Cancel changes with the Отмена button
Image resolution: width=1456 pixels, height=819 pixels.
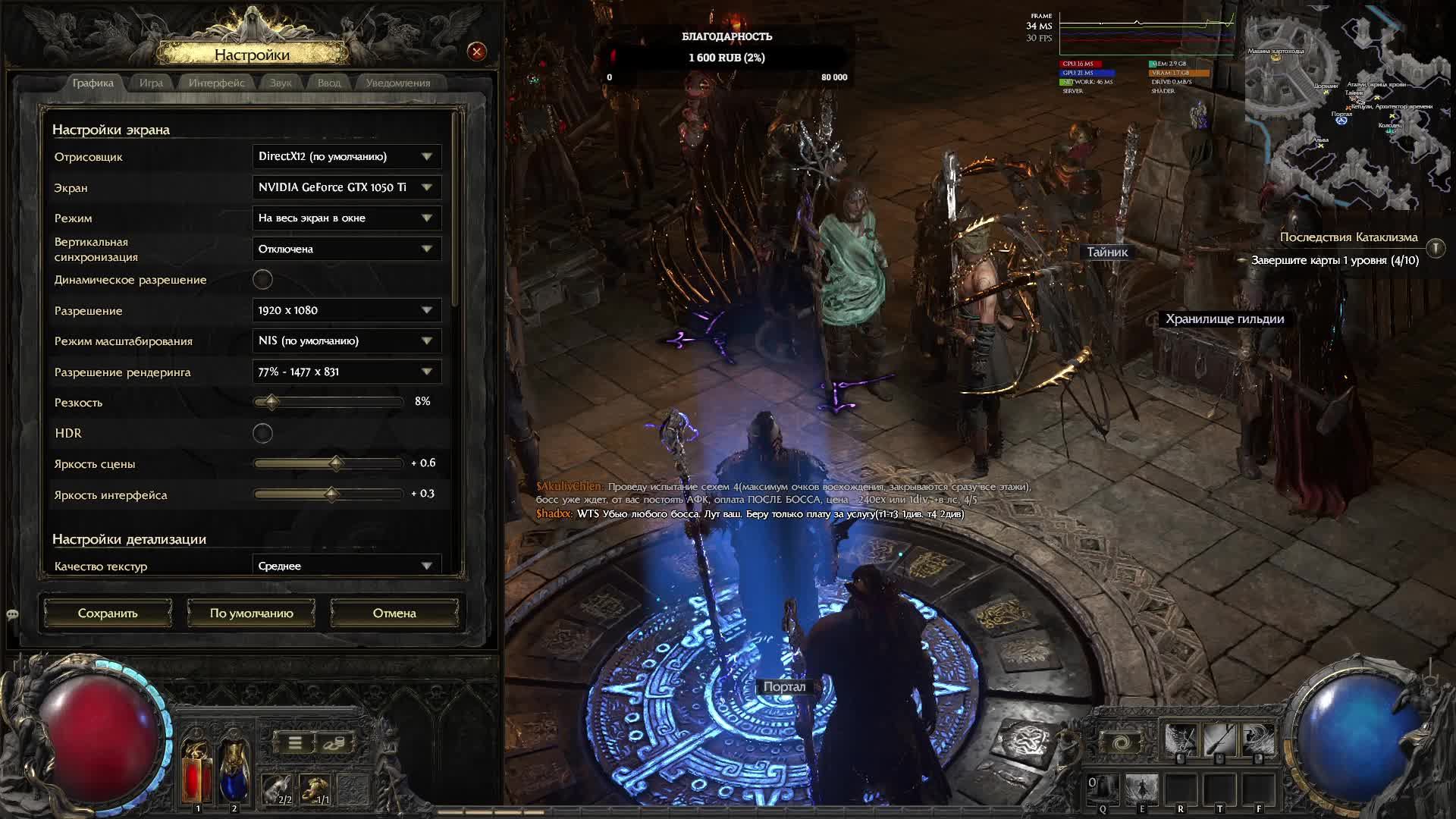click(394, 613)
